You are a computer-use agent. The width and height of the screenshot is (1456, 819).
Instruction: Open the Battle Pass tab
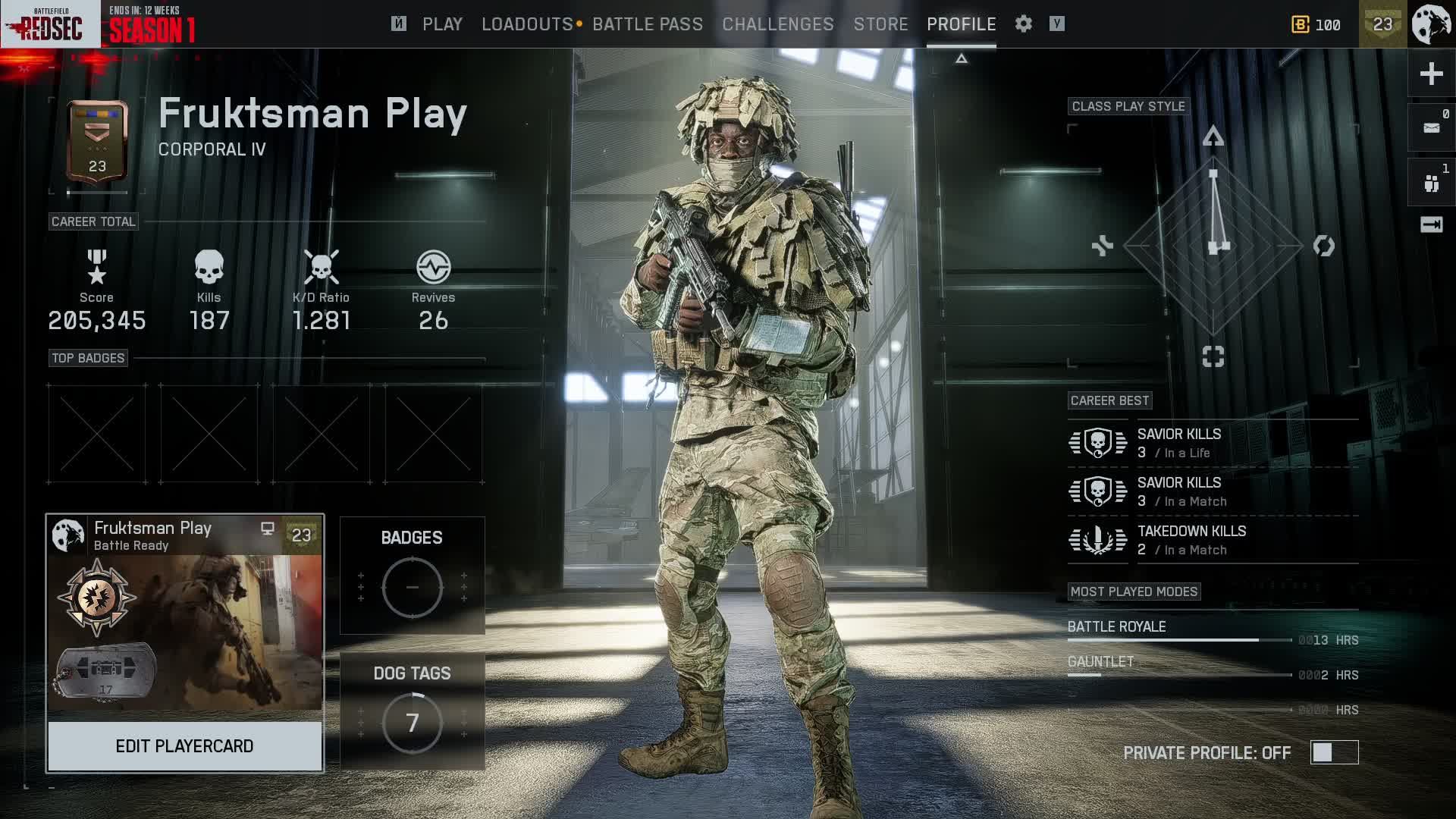coord(648,24)
